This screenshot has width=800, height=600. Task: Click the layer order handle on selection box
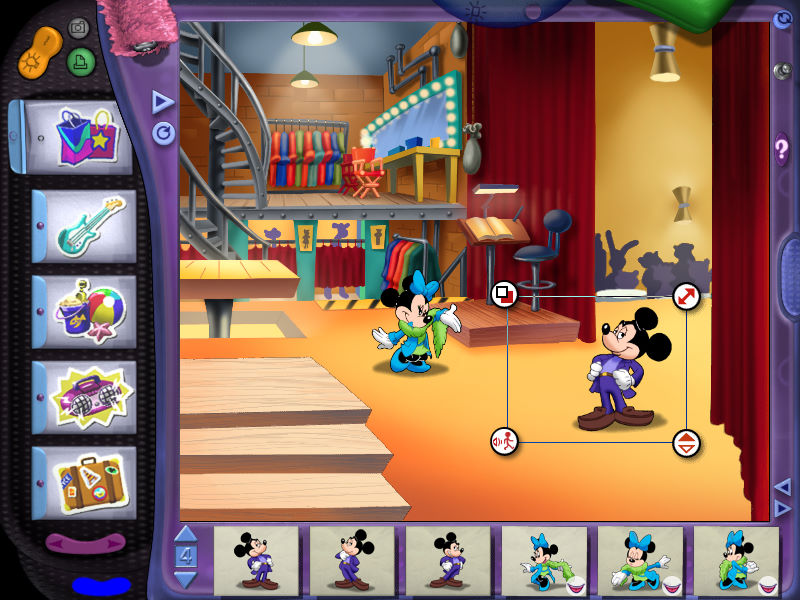click(505, 294)
